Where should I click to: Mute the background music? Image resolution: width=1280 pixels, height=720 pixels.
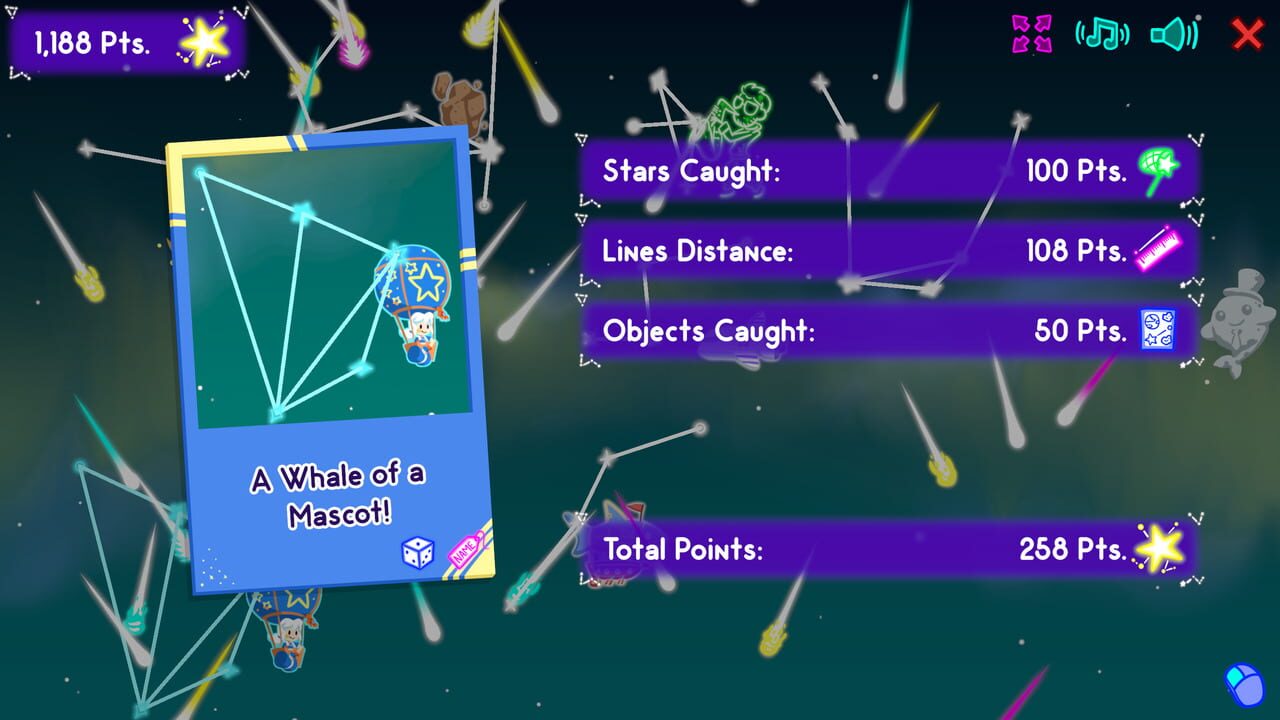coord(1104,31)
